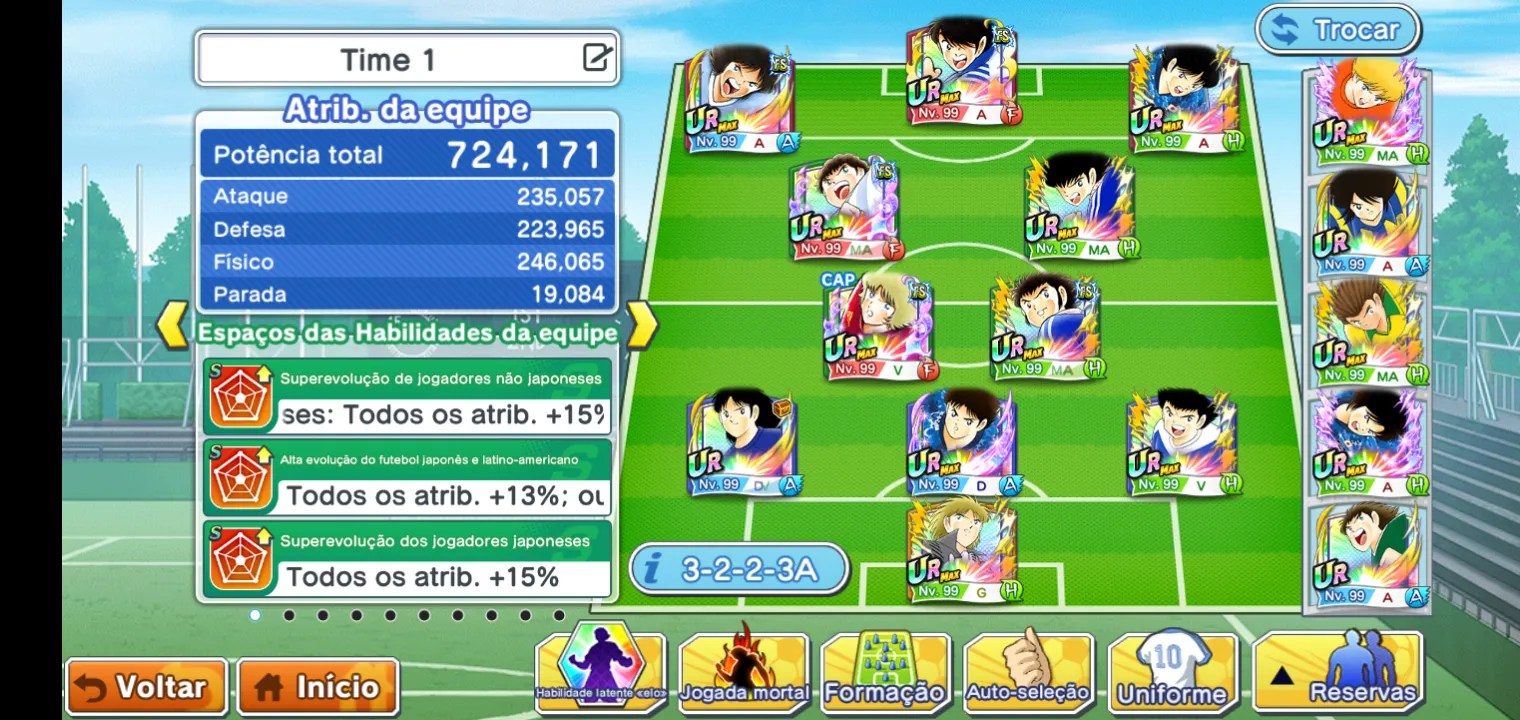1520x720 pixels.
Task: Go back with the Voltar button
Action: pyautogui.click(x=146, y=687)
